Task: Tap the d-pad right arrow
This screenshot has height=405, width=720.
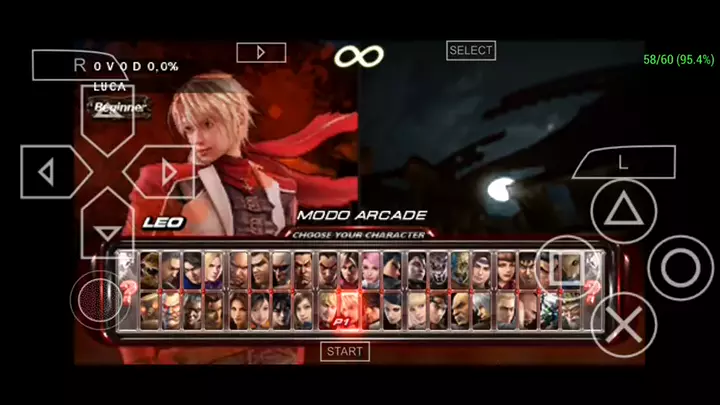Action: click(167, 173)
